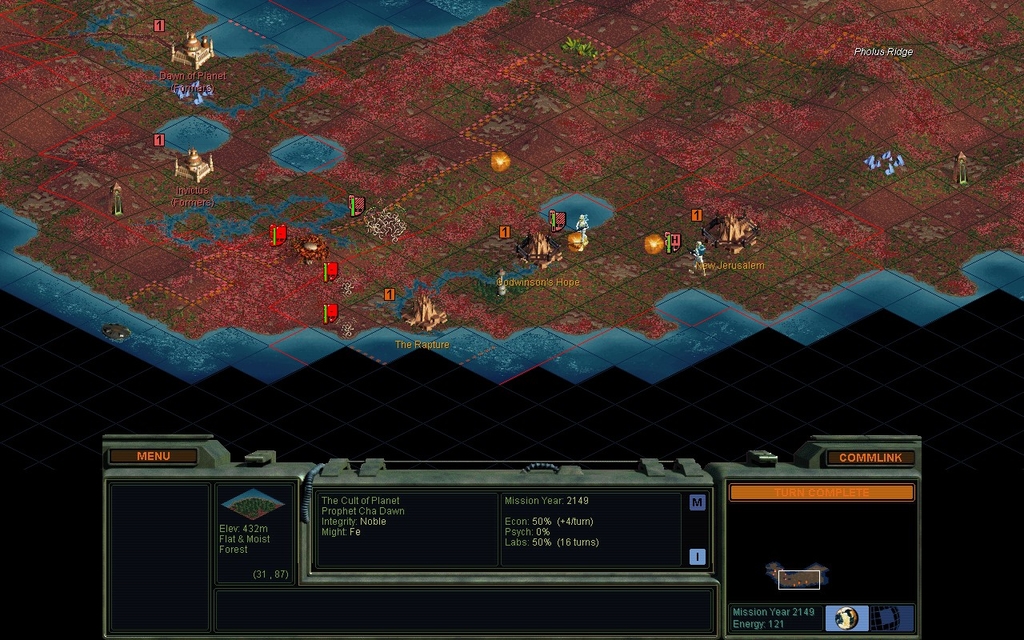Click the TURN COMPLETE bar
The height and width of the screenshot is (640, 1024).
click(821, 492)
